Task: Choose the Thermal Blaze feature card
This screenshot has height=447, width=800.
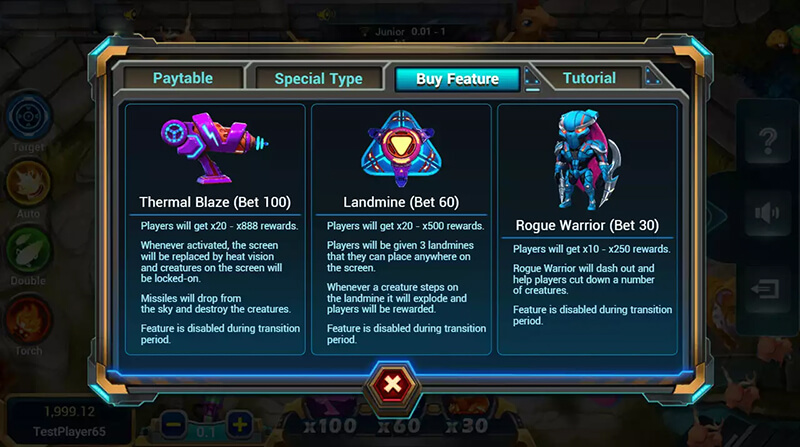Action: [x=215, y=228]
